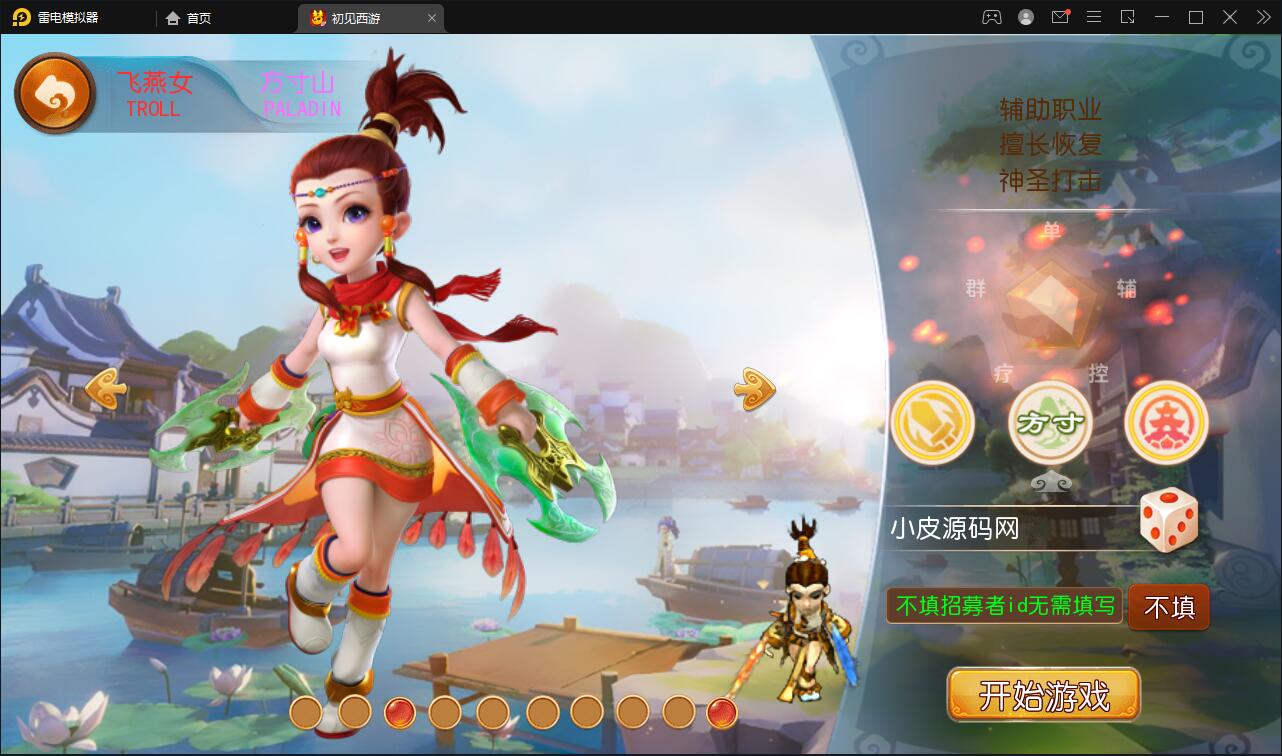The width and height of the screenshot is (1282, 756).
Task: Select the first bronze character orb
Action: (x=305, y=712)
